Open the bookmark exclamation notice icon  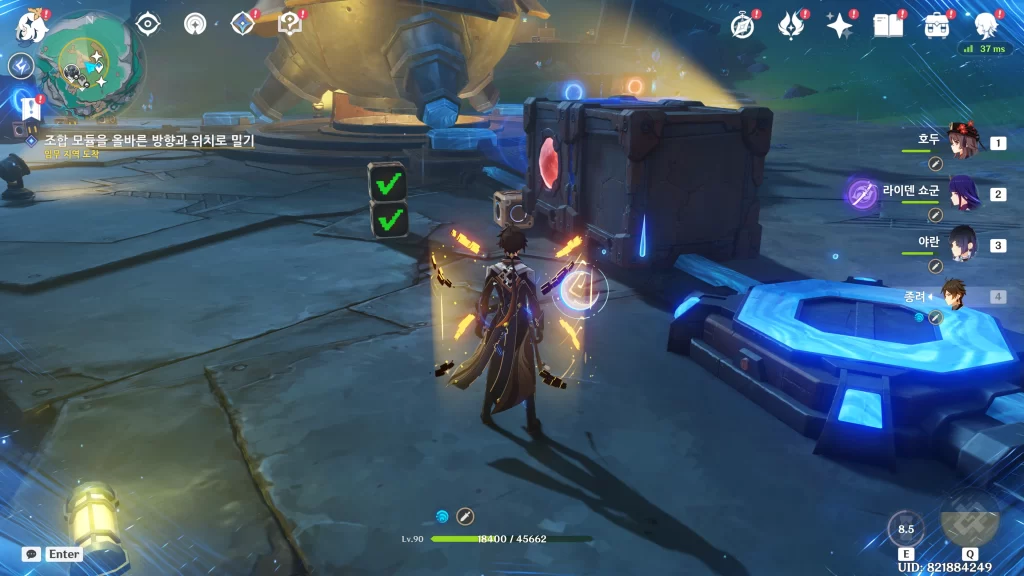pyautogui.click(x=28, y=104)
